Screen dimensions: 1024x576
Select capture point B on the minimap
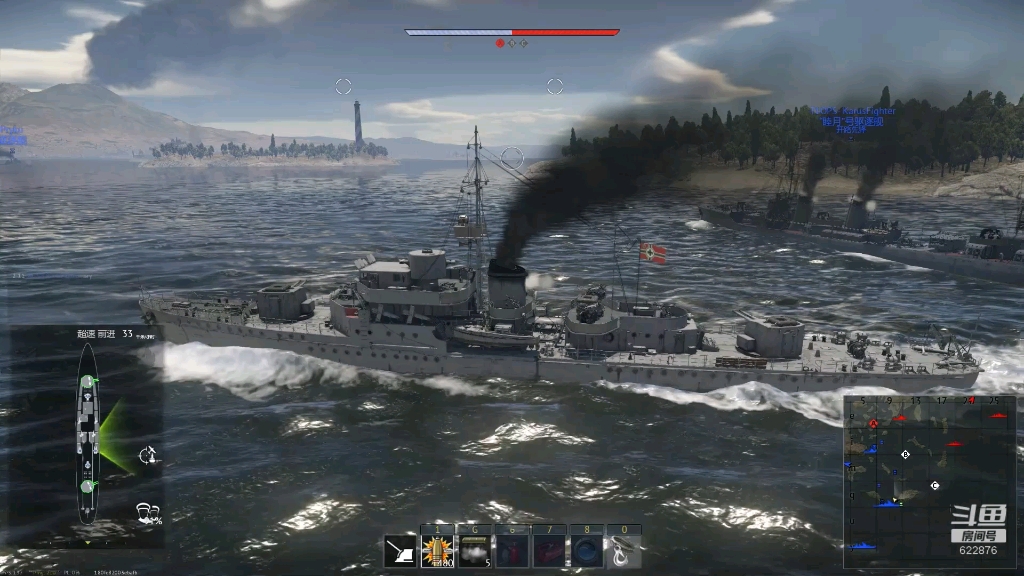tap(906, 455)
